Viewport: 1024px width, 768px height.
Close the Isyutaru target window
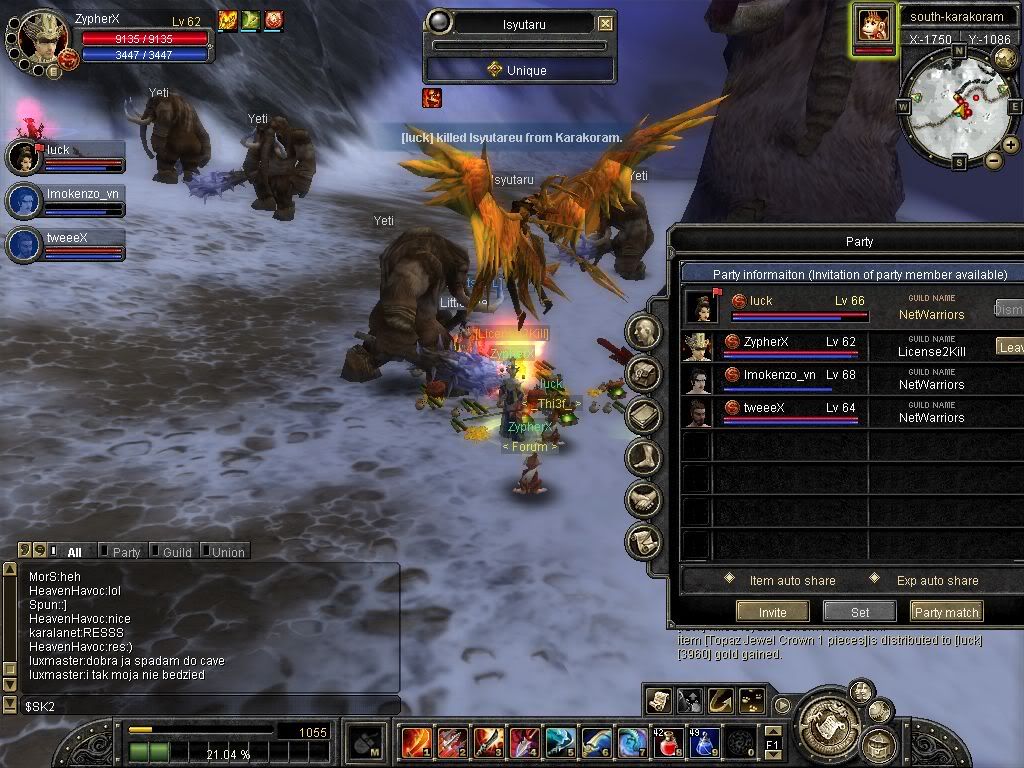[605, 23]
